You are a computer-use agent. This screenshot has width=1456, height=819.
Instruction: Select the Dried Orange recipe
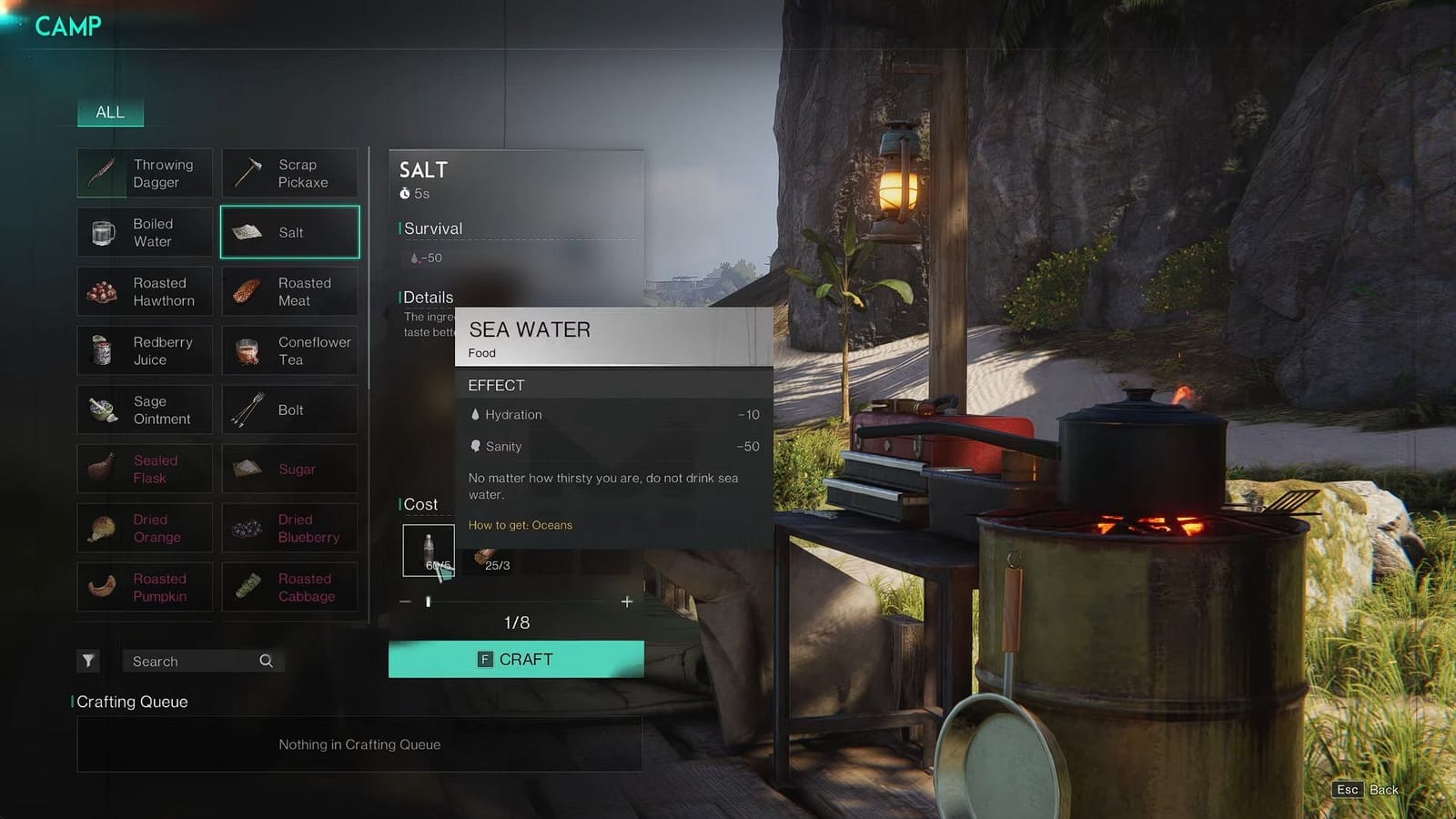point(145,528)
